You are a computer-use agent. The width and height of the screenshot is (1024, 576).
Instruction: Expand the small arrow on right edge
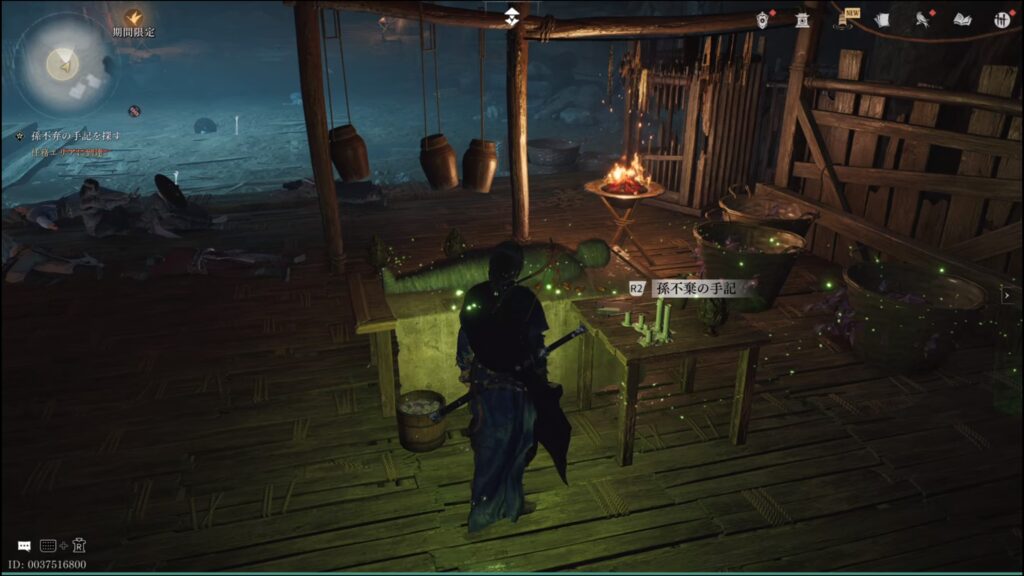click(x=1005, y=294)
